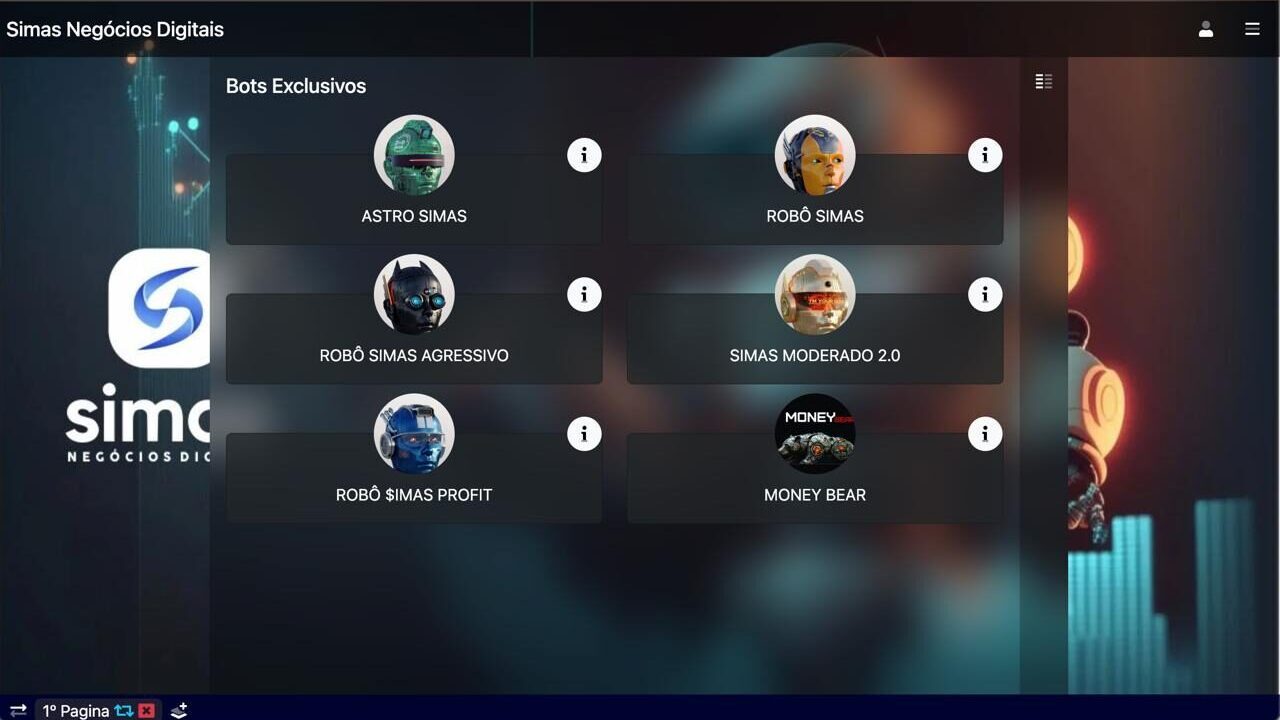1280x720 pixels.
Task: Click the swap arrows icon in bottom bar
Action: (x=18, y=710)
